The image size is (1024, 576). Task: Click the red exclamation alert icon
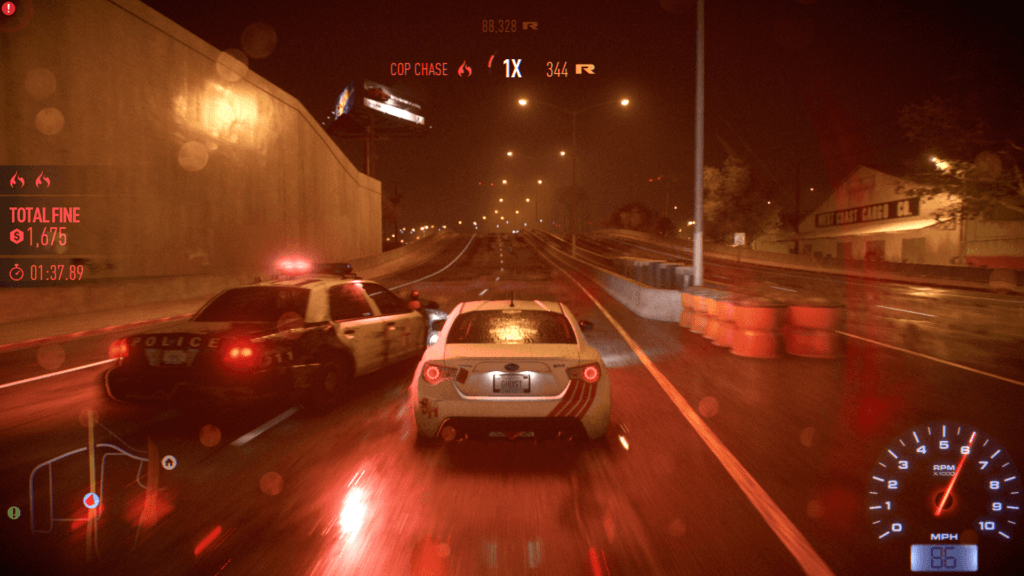click(x=8, y=8)
